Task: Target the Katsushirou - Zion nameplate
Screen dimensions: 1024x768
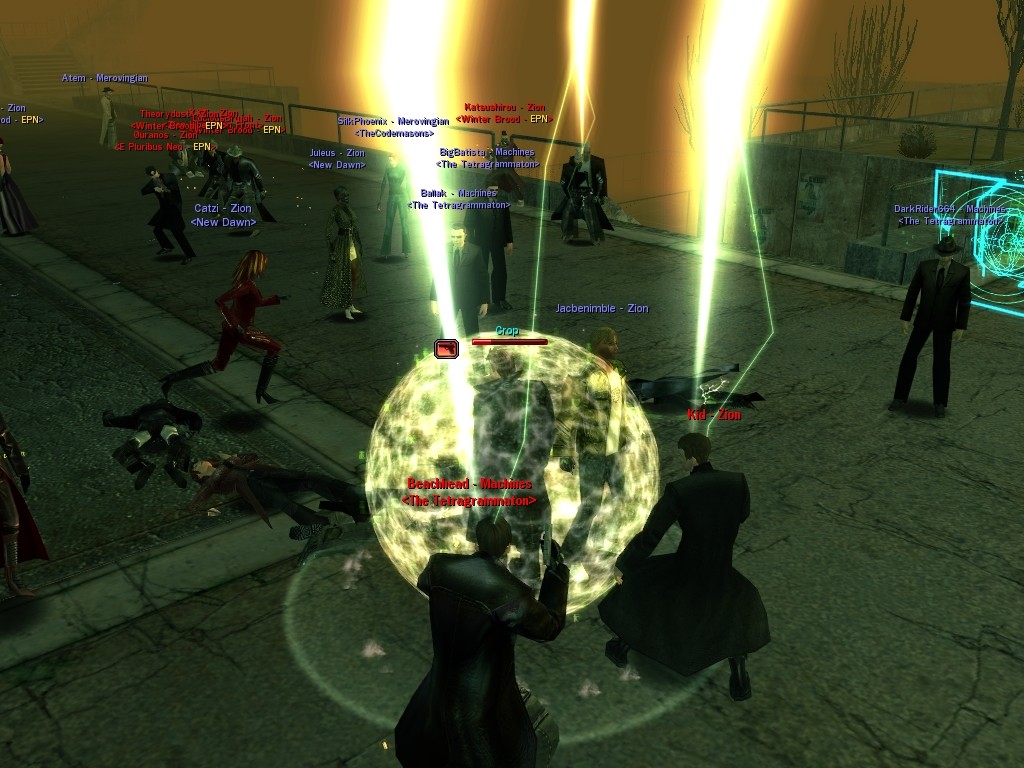Action: [x=505, y=107]
